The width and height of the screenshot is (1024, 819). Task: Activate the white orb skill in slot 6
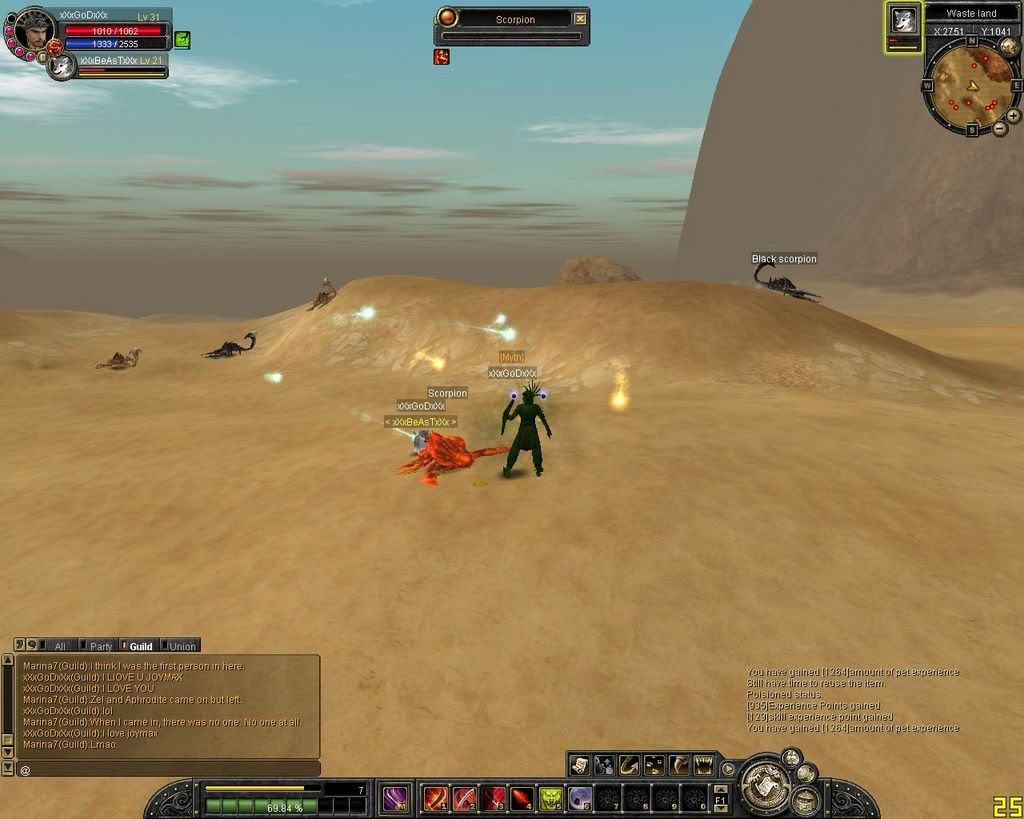580,798
